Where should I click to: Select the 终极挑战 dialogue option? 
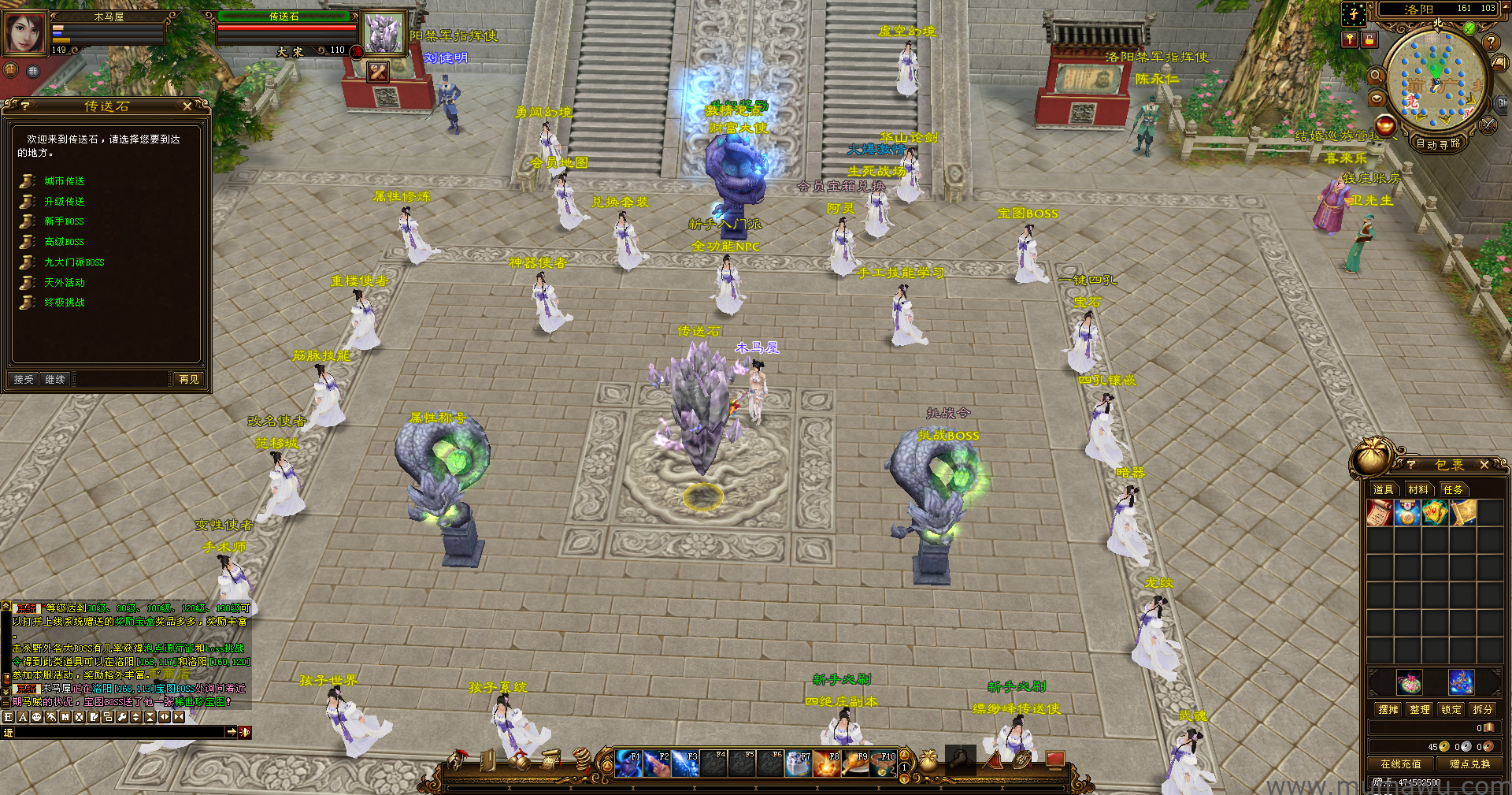click(x=64, y=303)
